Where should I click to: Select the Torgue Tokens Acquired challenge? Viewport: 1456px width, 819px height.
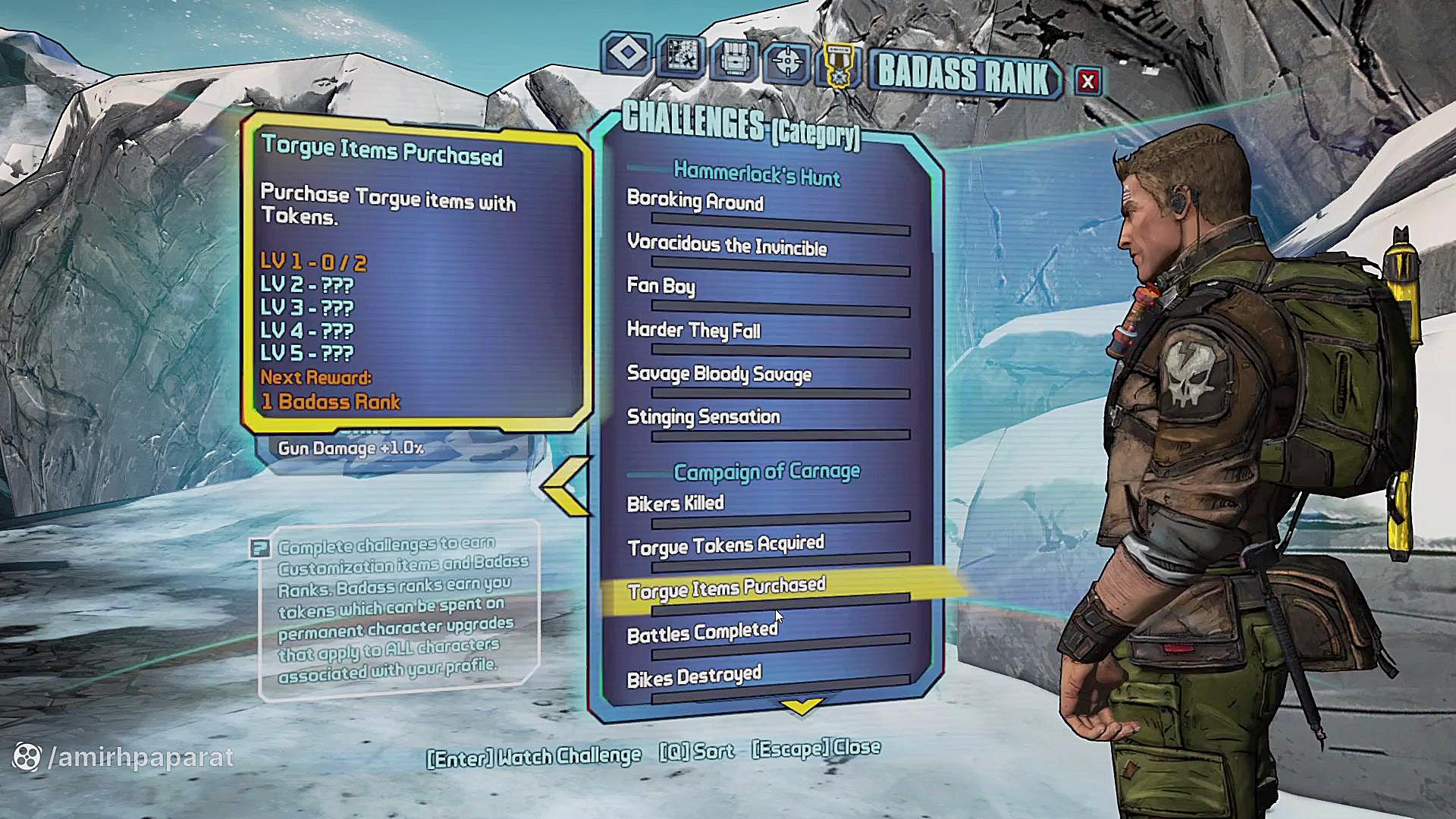tap(725, 545)
